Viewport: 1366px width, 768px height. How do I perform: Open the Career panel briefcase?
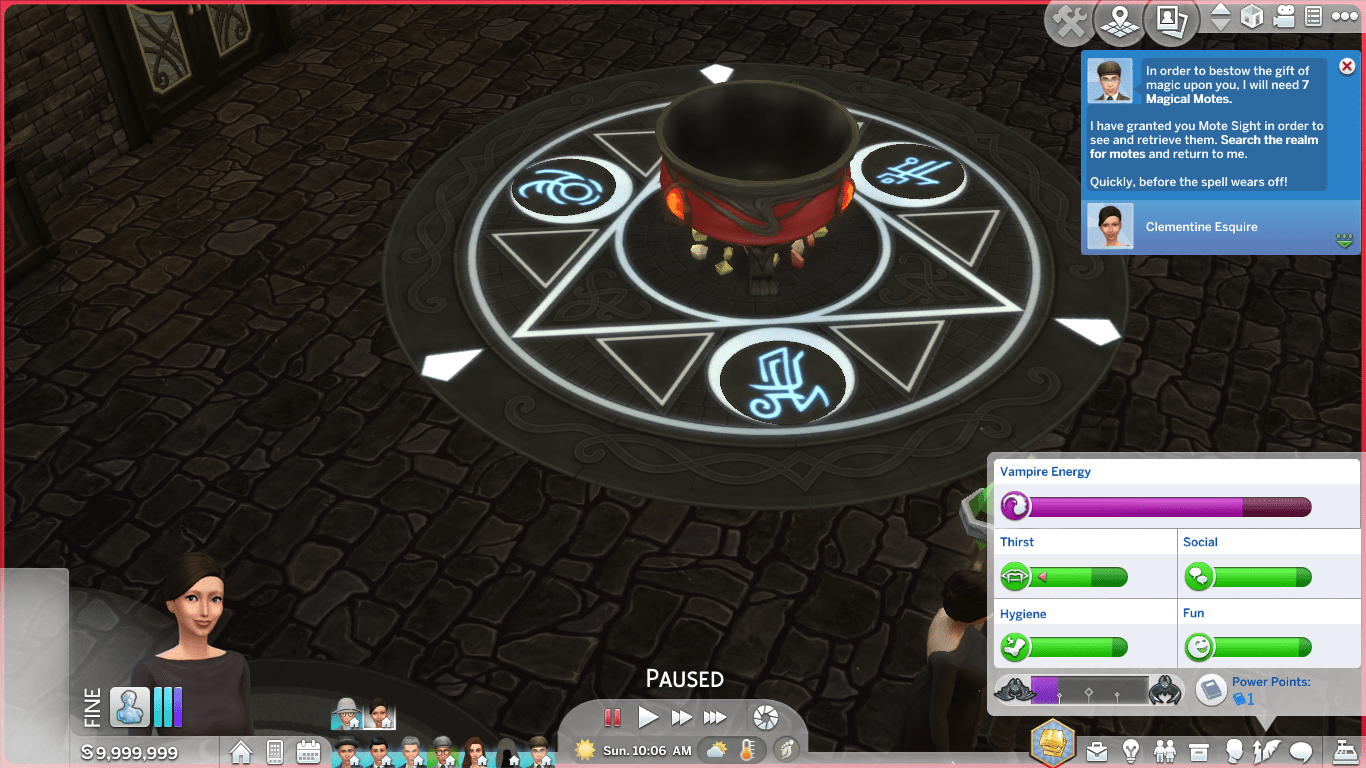tap(1097, 751)
